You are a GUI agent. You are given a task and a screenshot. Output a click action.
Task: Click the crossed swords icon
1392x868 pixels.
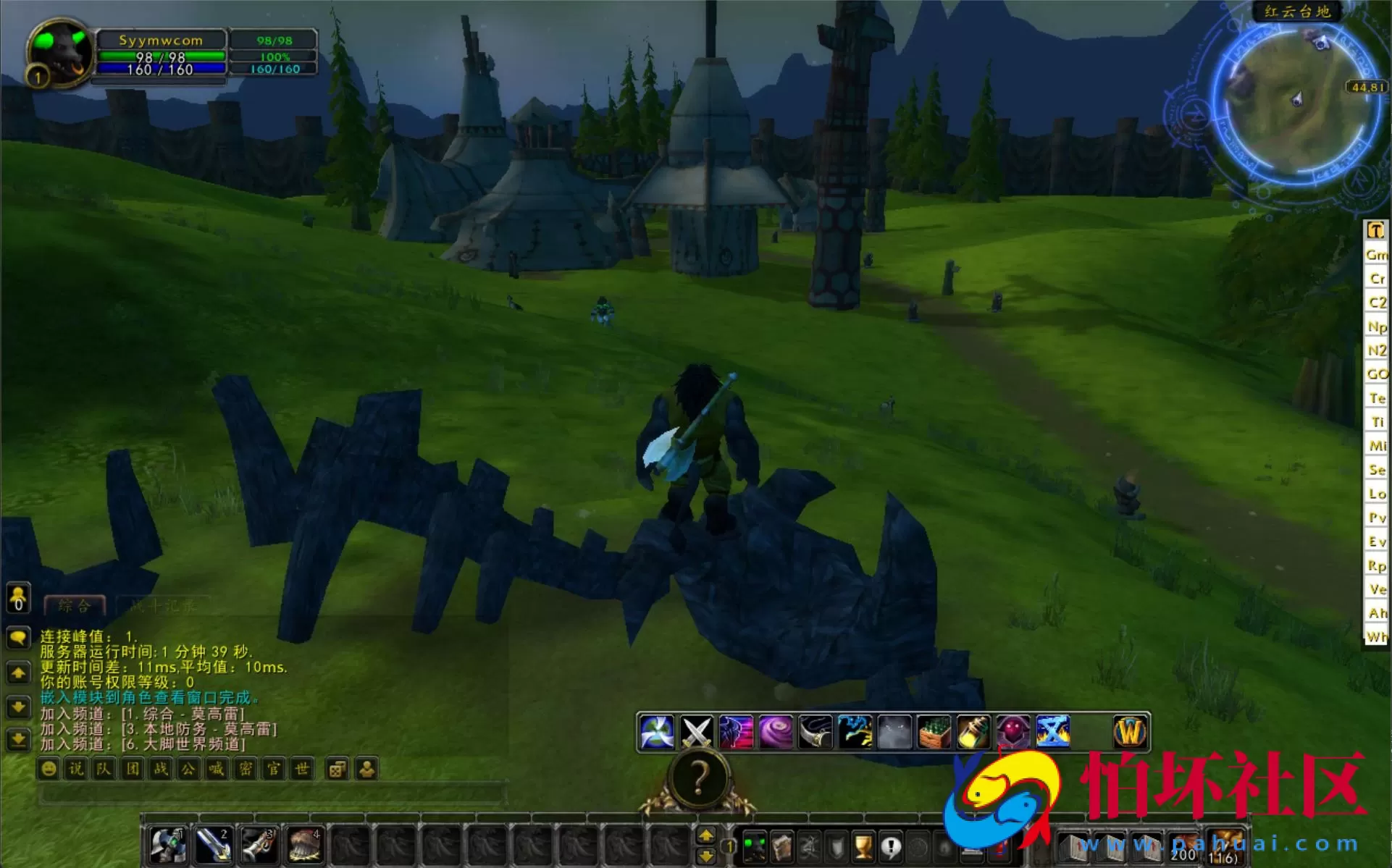(x=696, y=732)
